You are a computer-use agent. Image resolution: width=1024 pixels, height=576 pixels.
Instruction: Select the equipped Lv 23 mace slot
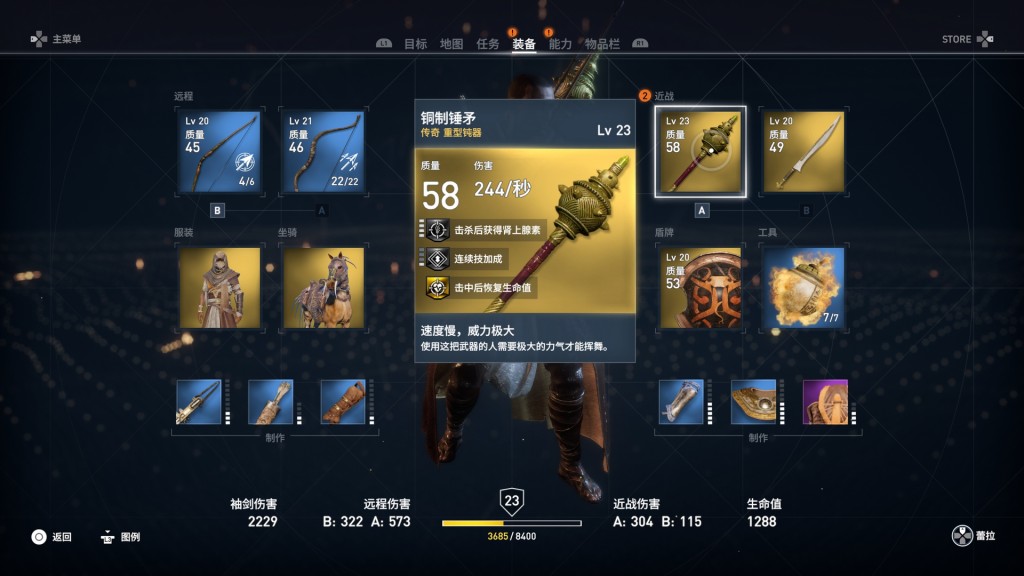point(700,152)
